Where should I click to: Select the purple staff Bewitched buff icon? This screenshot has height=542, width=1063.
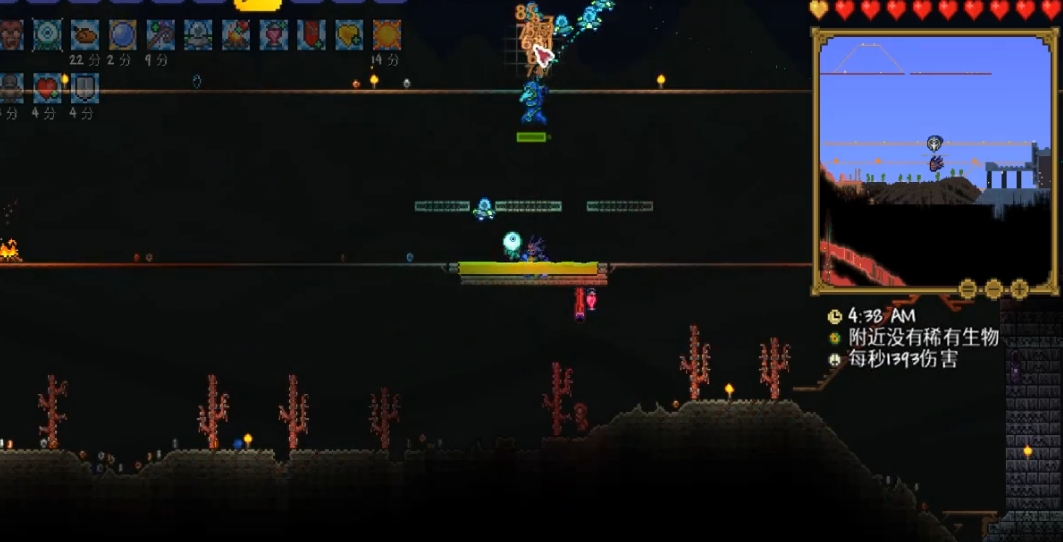tap(160, 35)
